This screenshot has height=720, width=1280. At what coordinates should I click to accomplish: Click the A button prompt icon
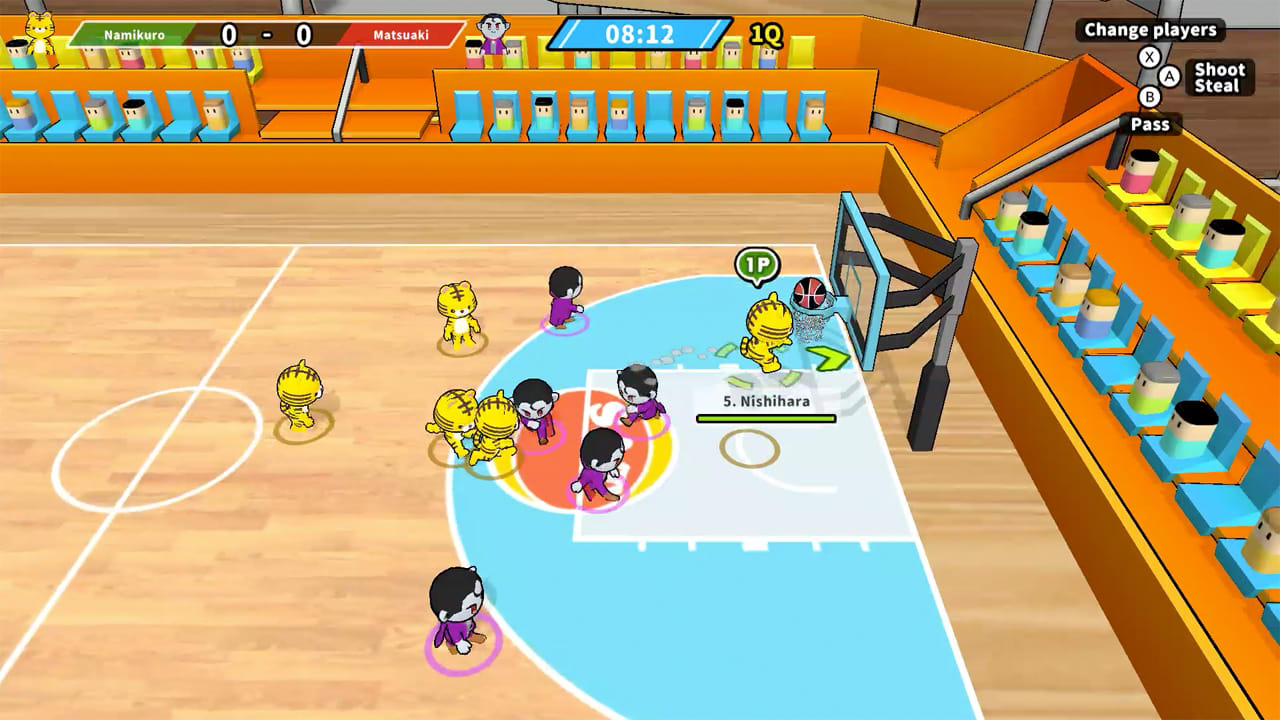click(1170, 77)
